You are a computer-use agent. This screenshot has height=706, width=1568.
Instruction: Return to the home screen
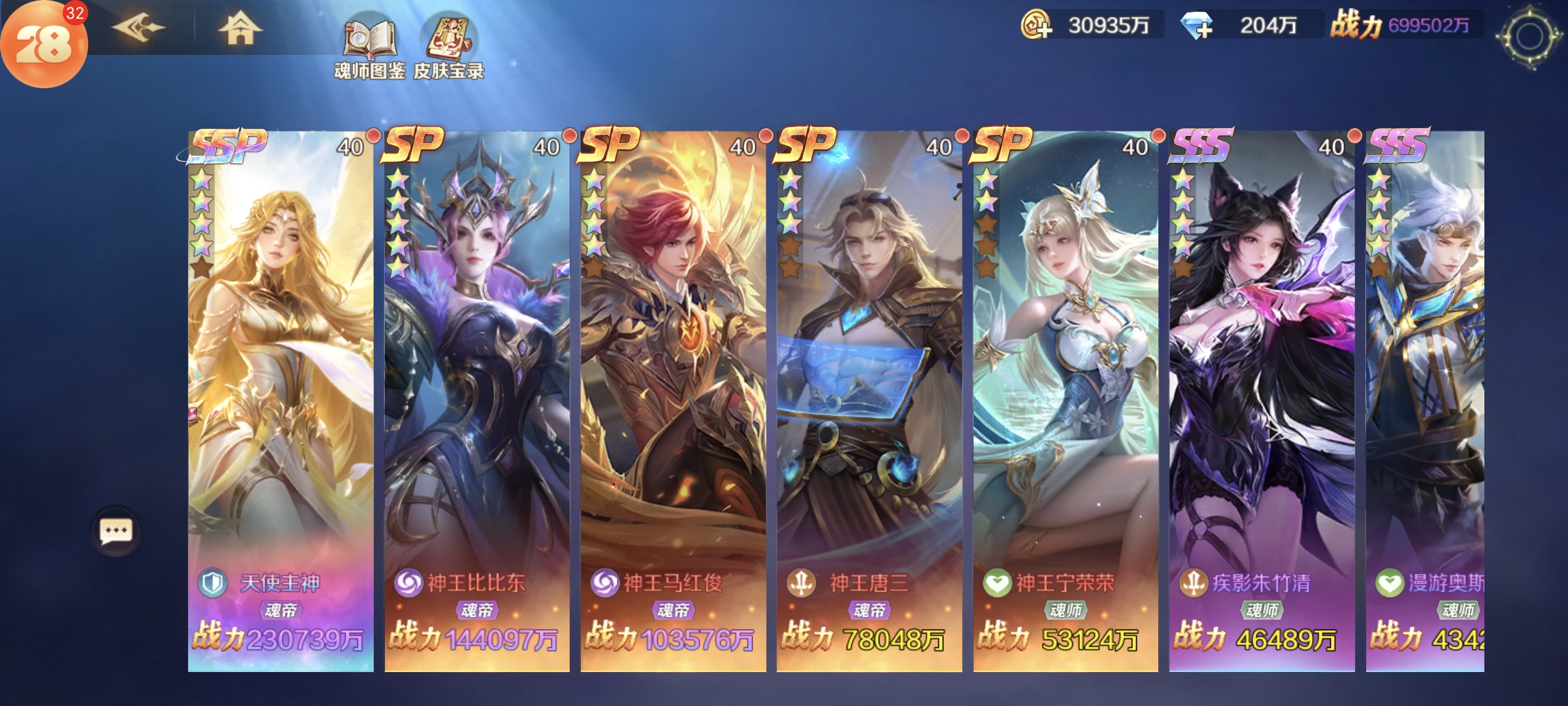239,29
